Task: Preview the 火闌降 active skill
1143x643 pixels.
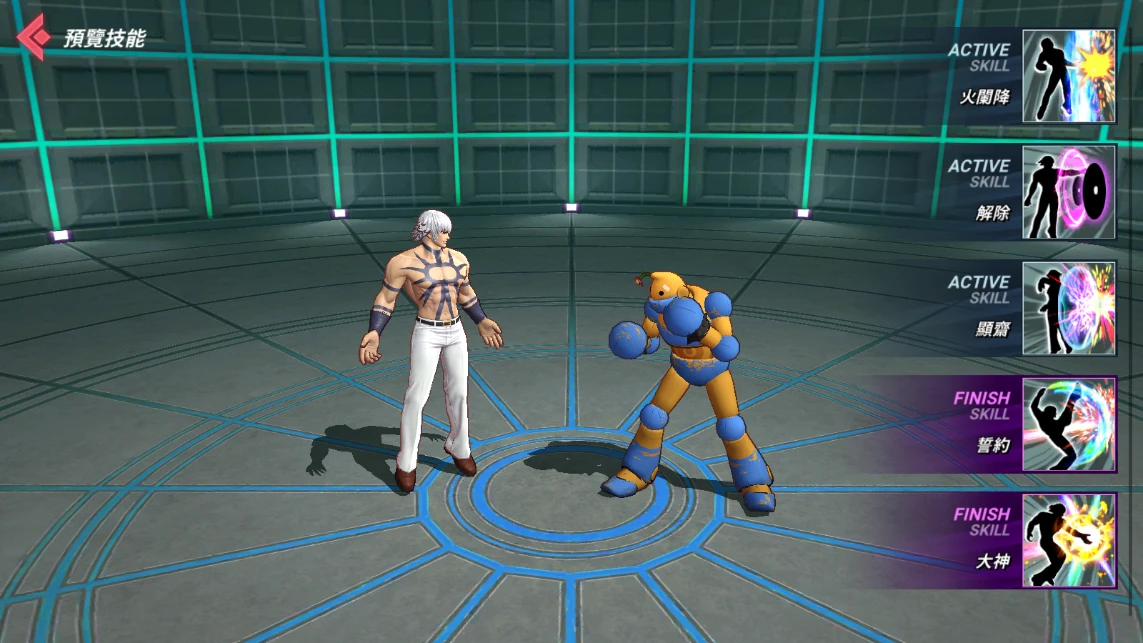Action: (1068, 76)
